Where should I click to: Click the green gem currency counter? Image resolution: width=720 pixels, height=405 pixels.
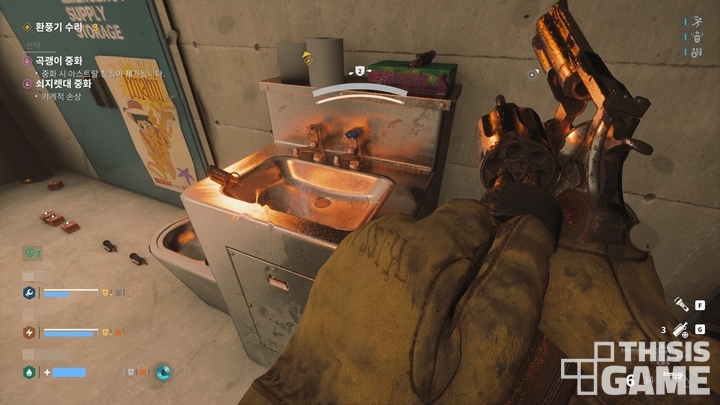pos(33,254)
